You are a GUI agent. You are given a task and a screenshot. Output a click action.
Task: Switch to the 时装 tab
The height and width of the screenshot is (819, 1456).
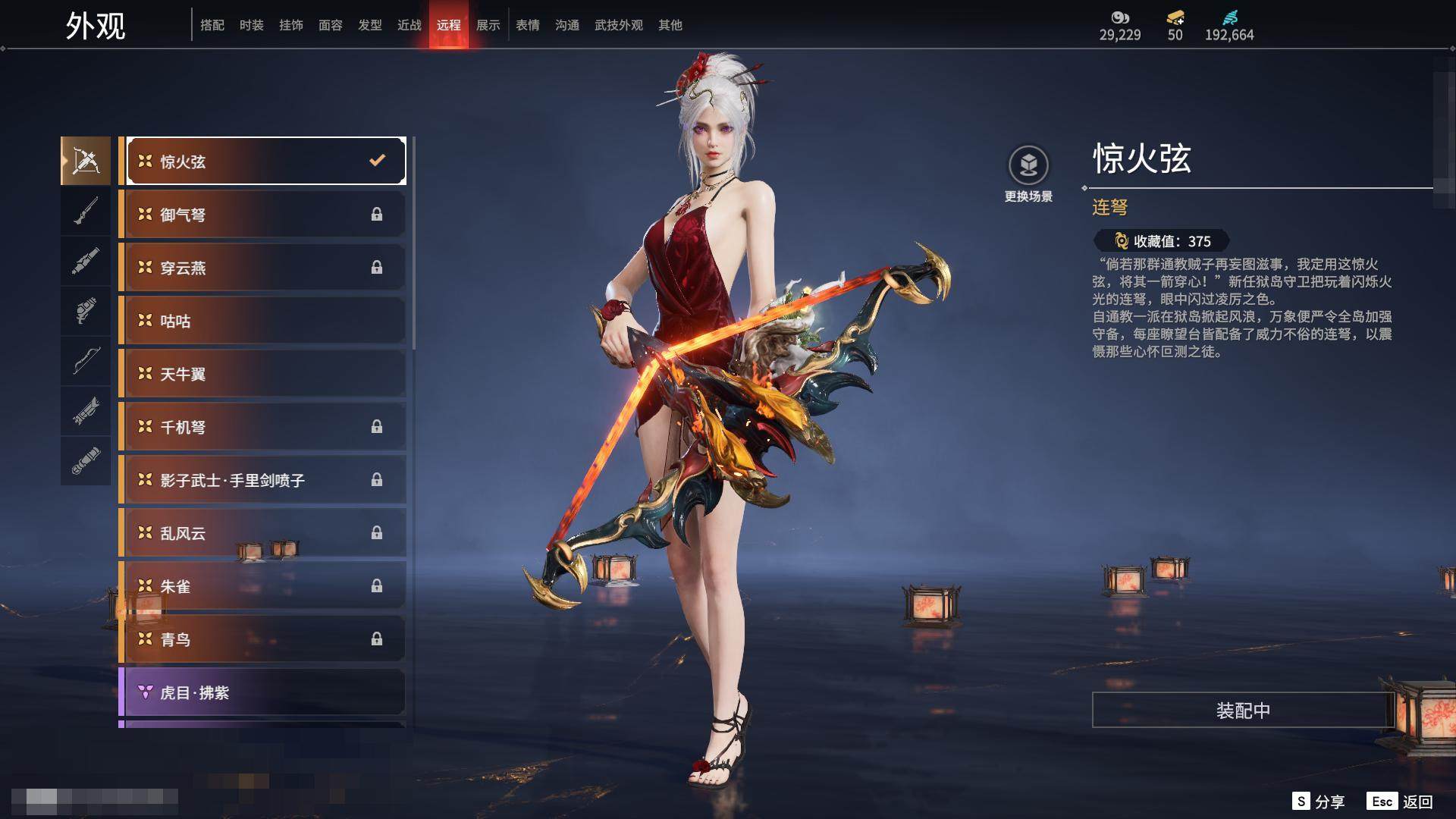pyautogui.click(x=251, y=25)
